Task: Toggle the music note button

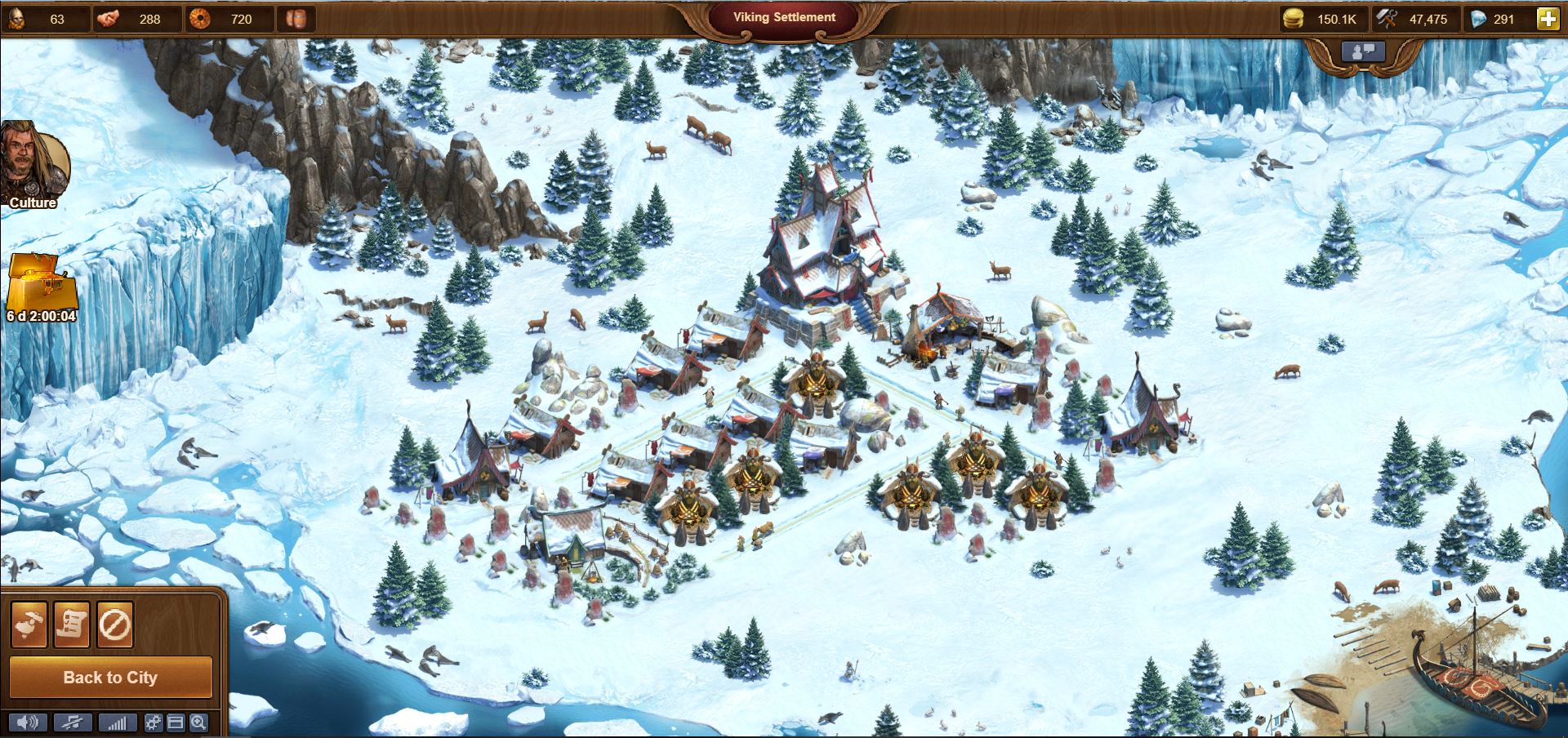Action: pos(73,722)
